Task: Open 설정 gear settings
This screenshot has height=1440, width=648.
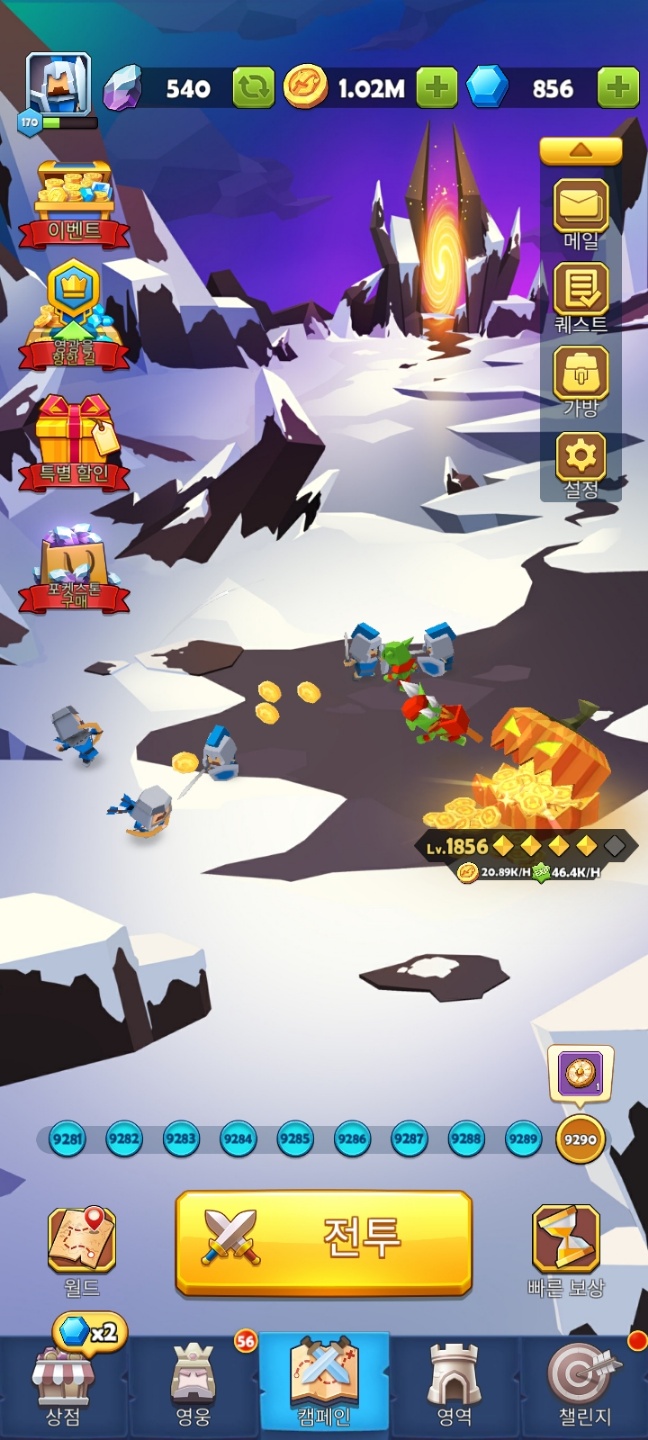Action: pos(581,460)
